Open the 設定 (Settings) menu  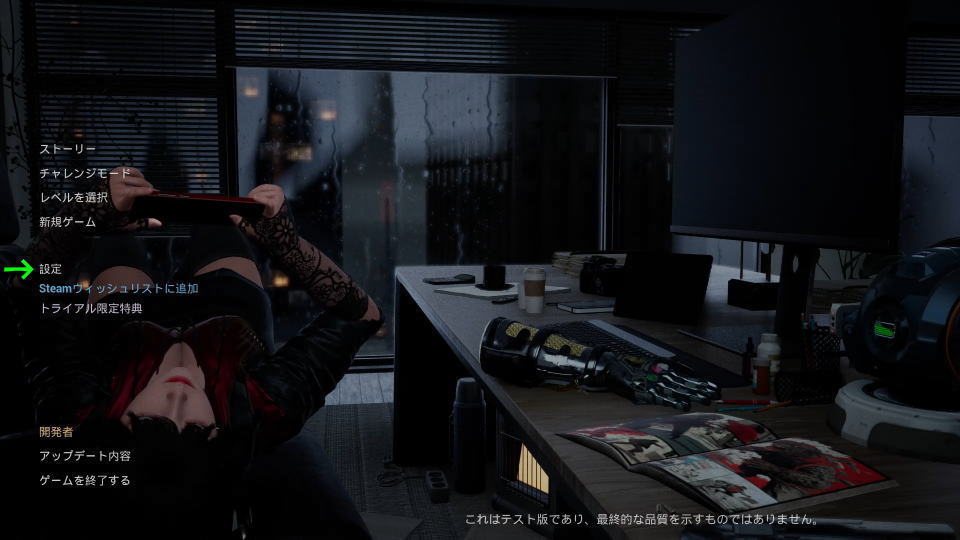point(50,269)
